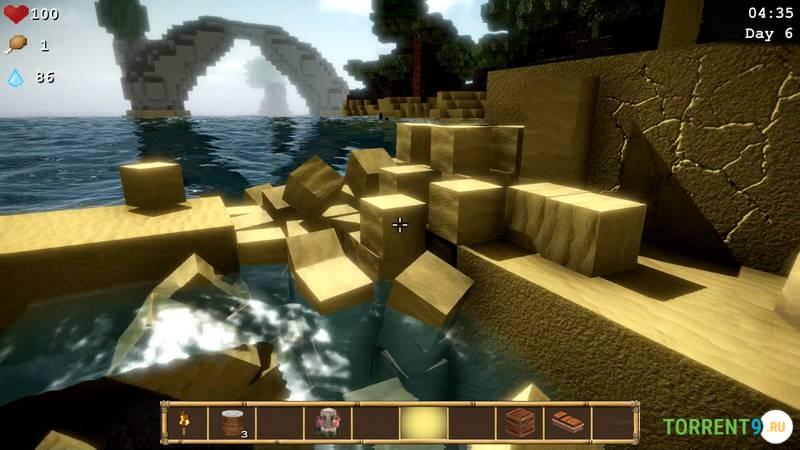800x450 pixels.
Task: Choose the wooden barrel hotbar slot
Action: click(x=232, y=423)
